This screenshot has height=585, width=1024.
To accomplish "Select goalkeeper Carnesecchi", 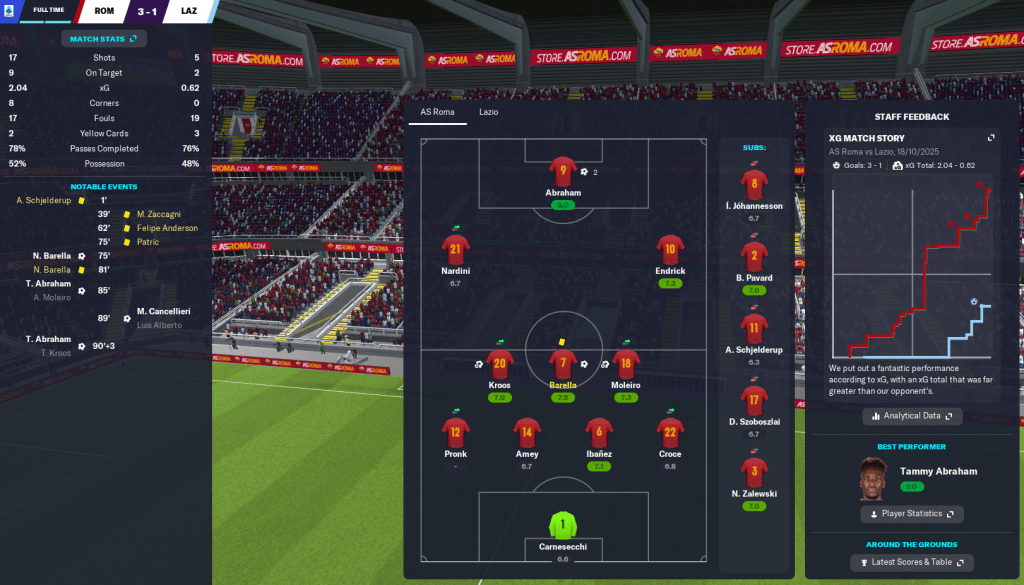I will click(x=563, y=525).
